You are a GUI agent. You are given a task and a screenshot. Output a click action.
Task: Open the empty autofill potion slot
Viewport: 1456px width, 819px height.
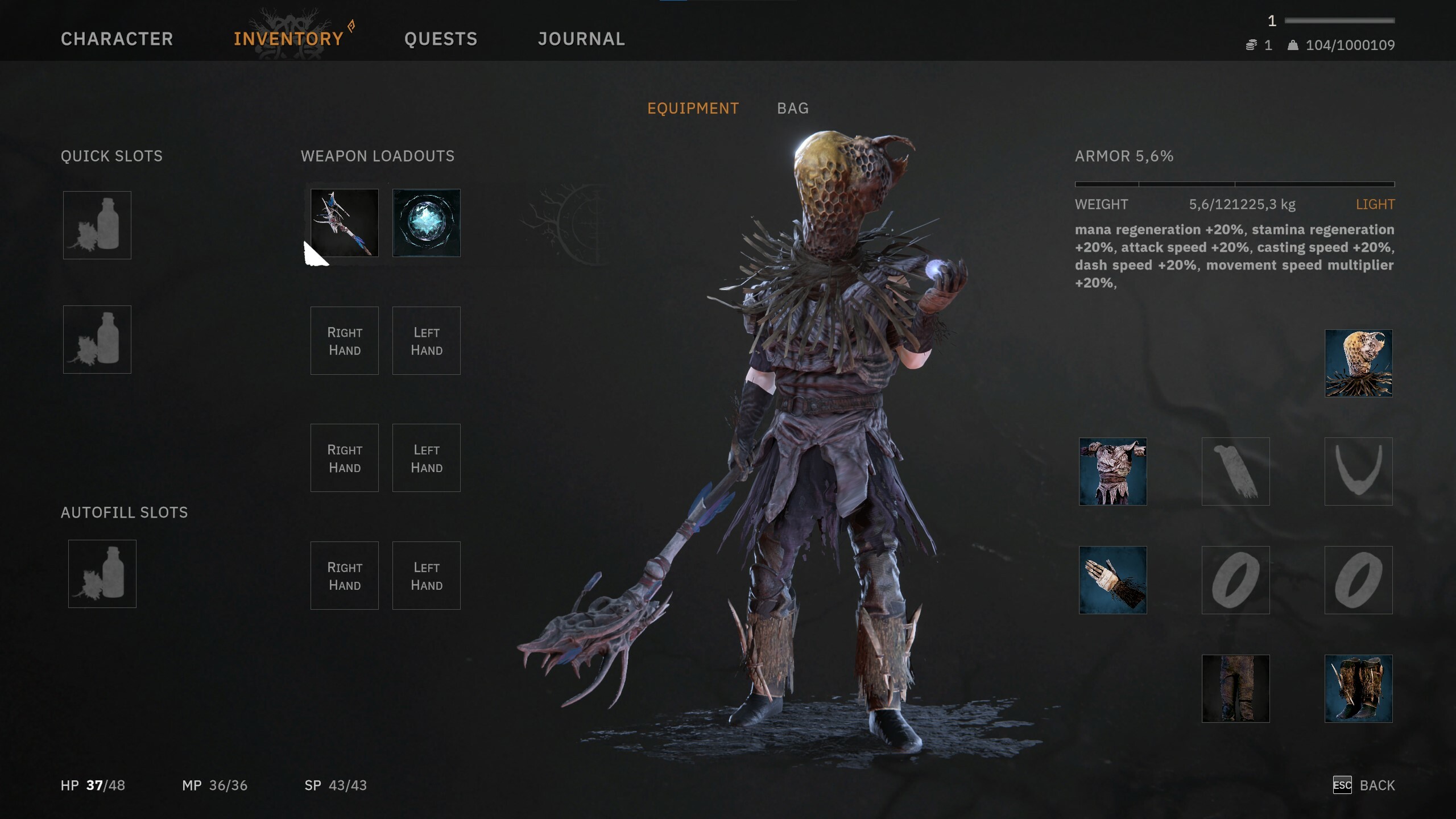[102, 574]
